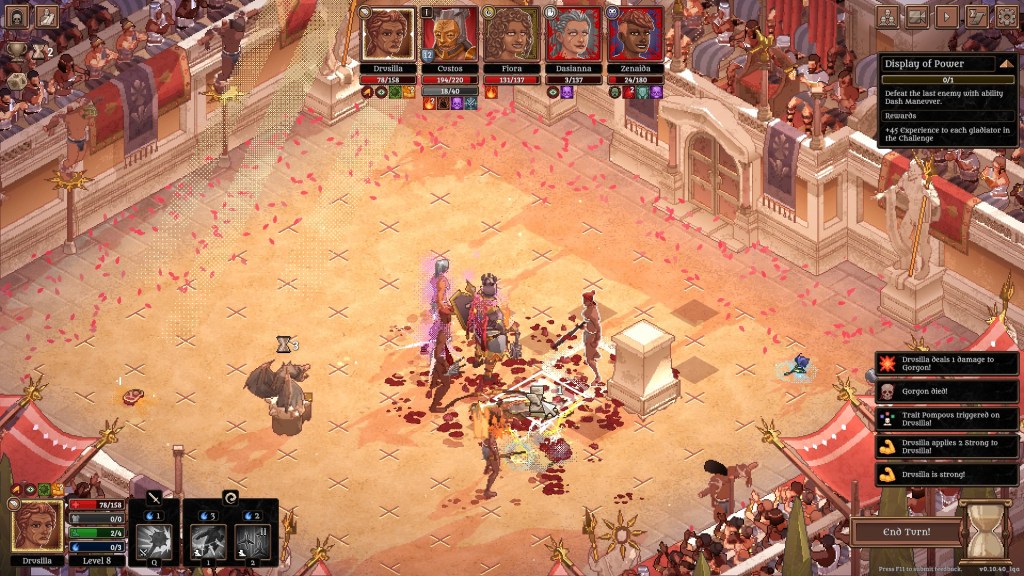The width and height of the screenshot is (1024, 576).
Task: Toggle the camera button in the top bar
Action: [918, 17]
